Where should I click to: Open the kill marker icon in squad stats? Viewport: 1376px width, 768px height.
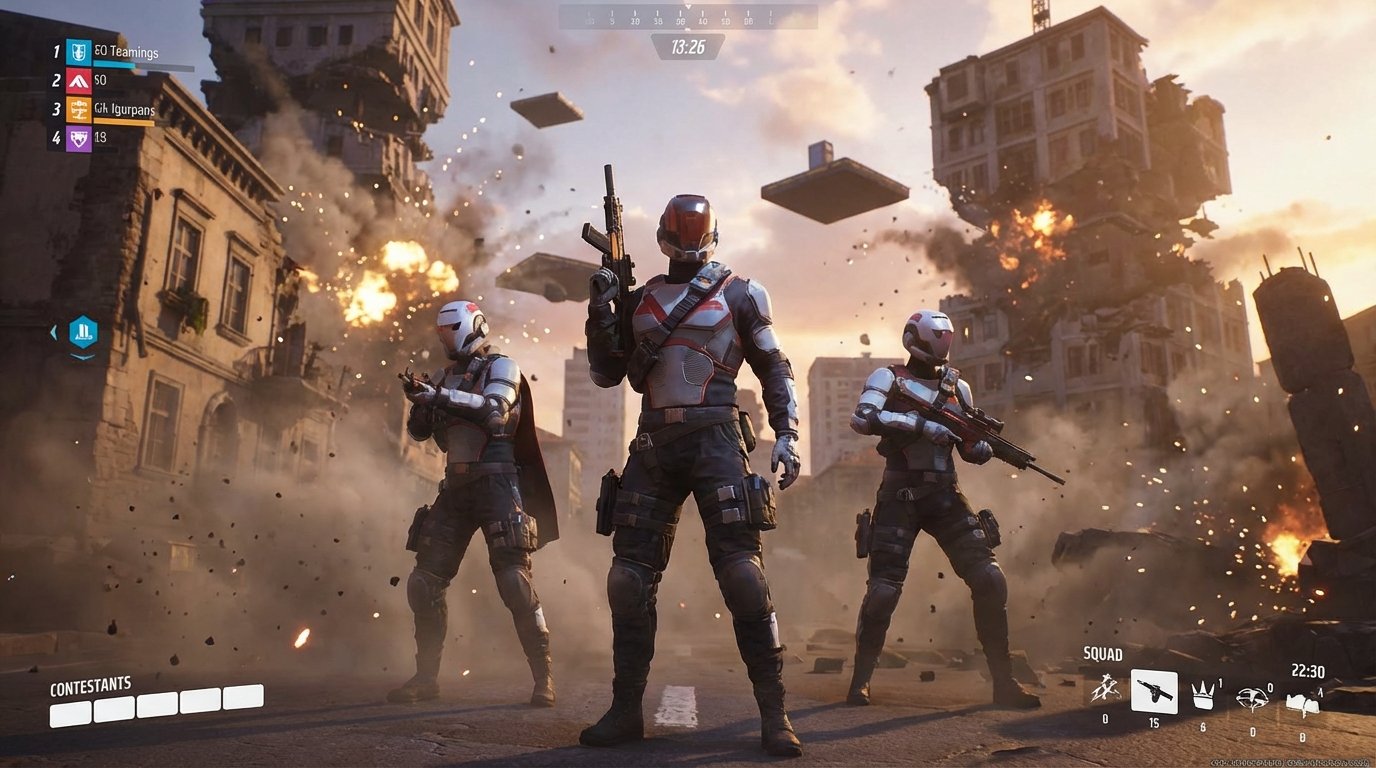tap(1252, 696)
